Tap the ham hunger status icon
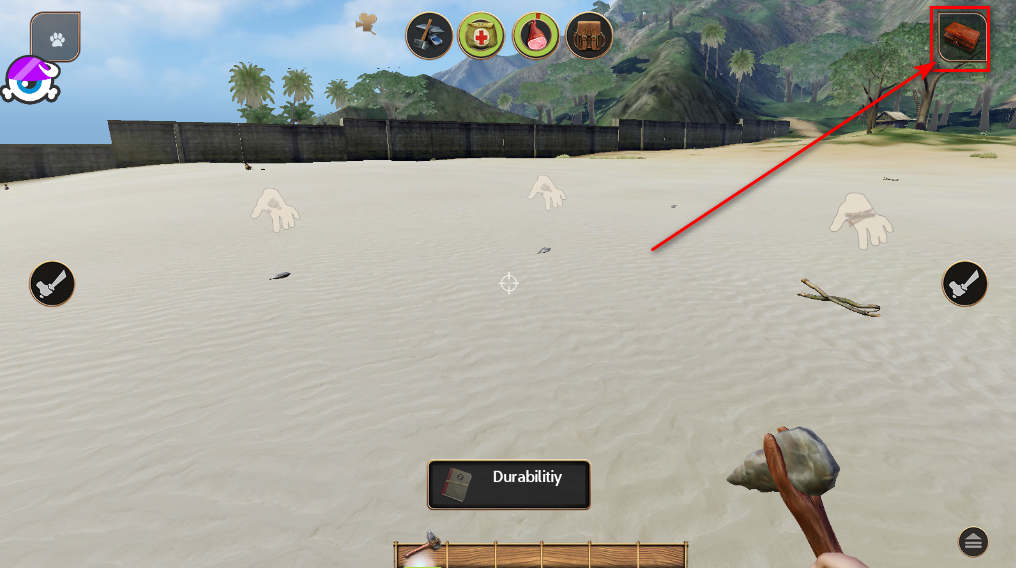 [x=535, y=36]
